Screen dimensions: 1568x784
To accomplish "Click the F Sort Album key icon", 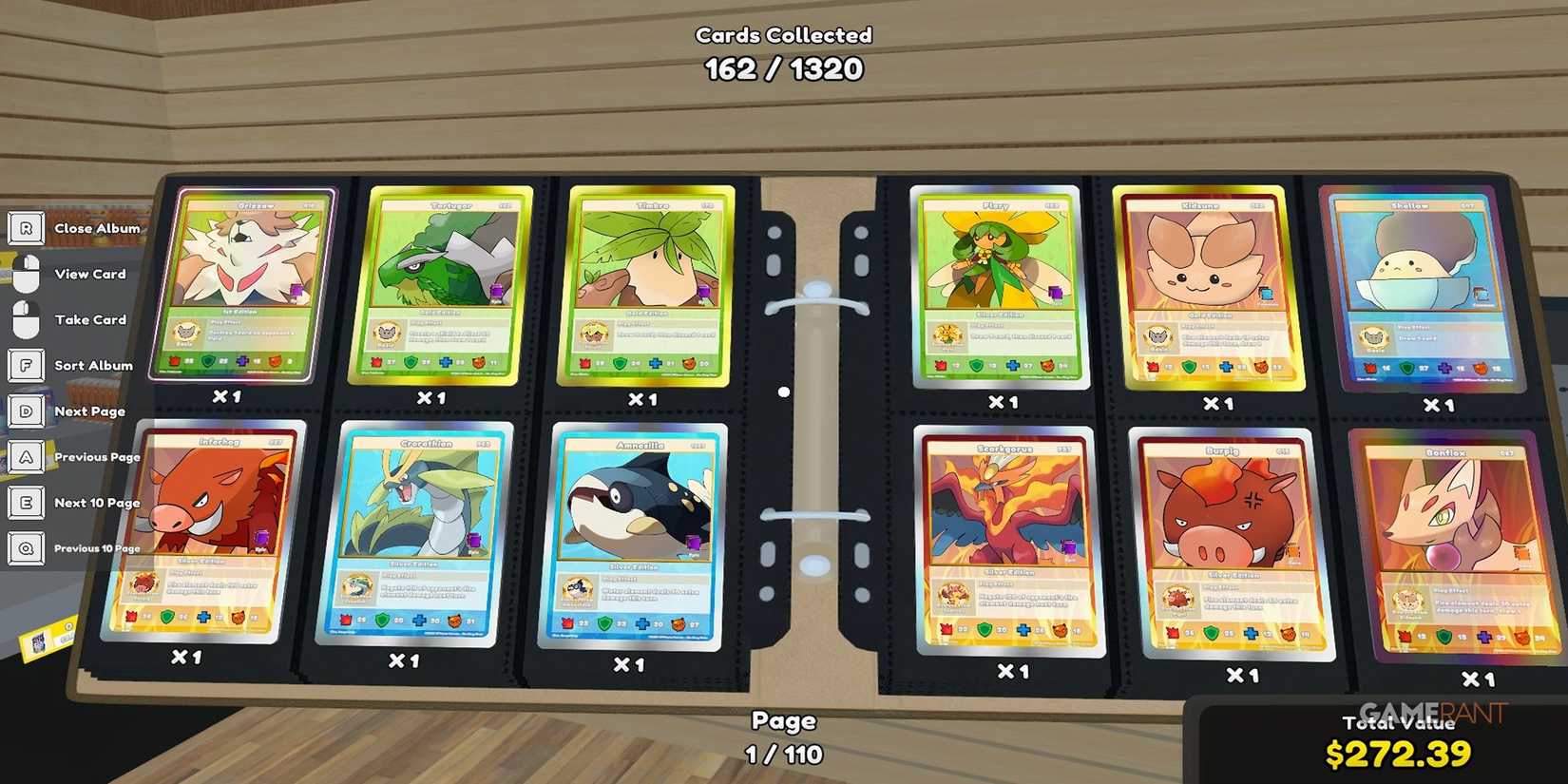I will coord(27,365).
